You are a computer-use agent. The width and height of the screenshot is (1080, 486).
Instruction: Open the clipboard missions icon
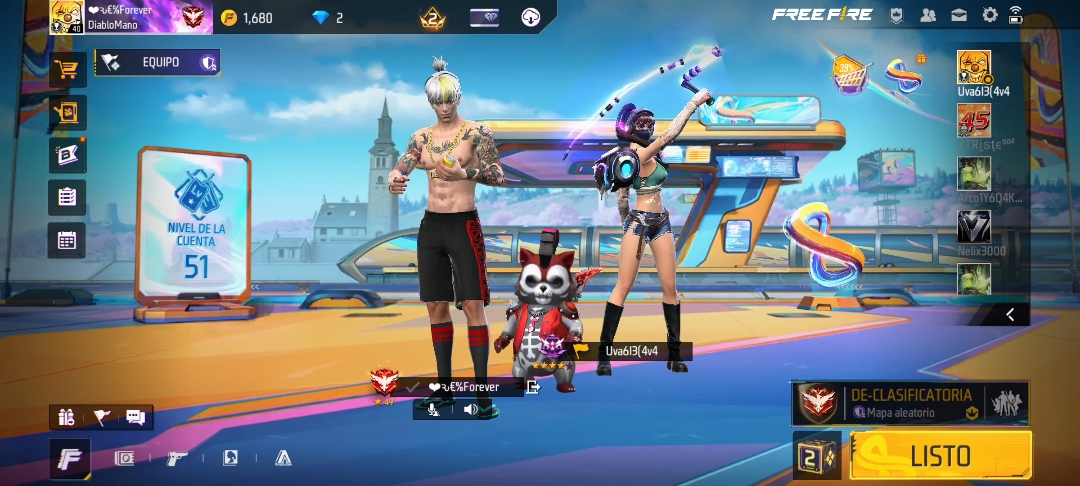click(x=67, y=197)
